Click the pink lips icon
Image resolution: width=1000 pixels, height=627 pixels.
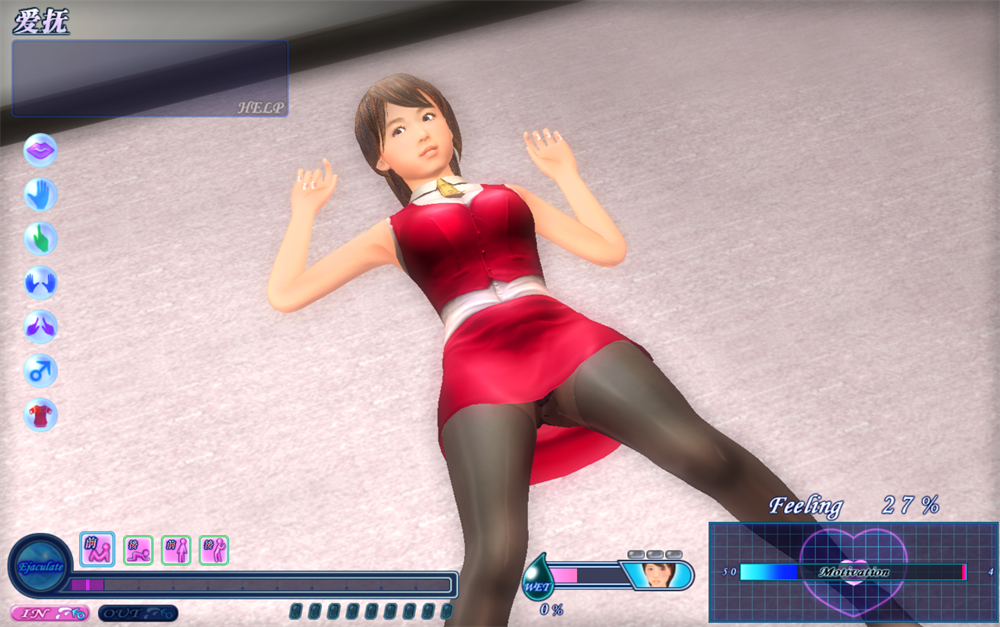coord(40,150)
